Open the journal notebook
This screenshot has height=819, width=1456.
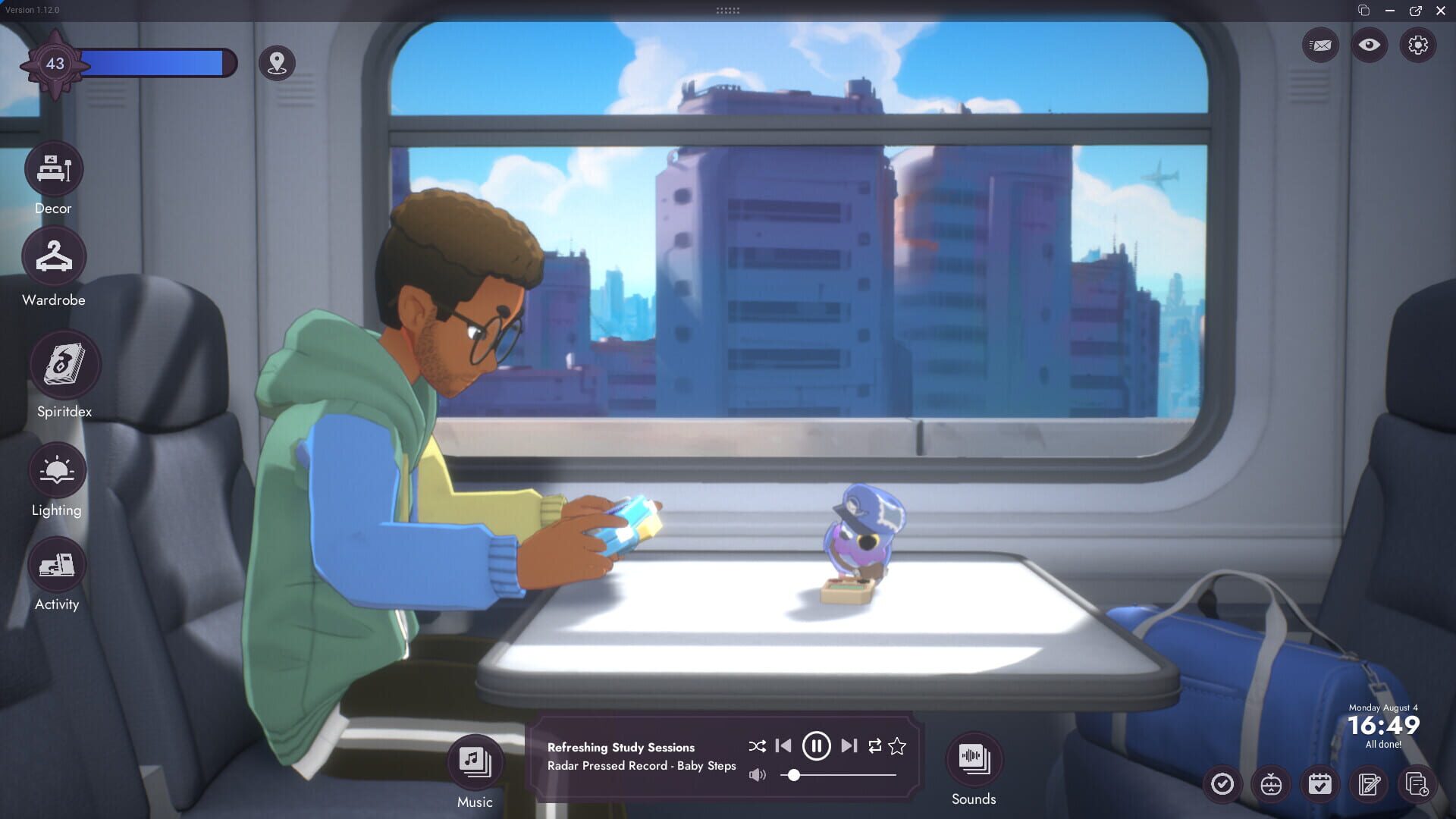tap(1370, 785)
